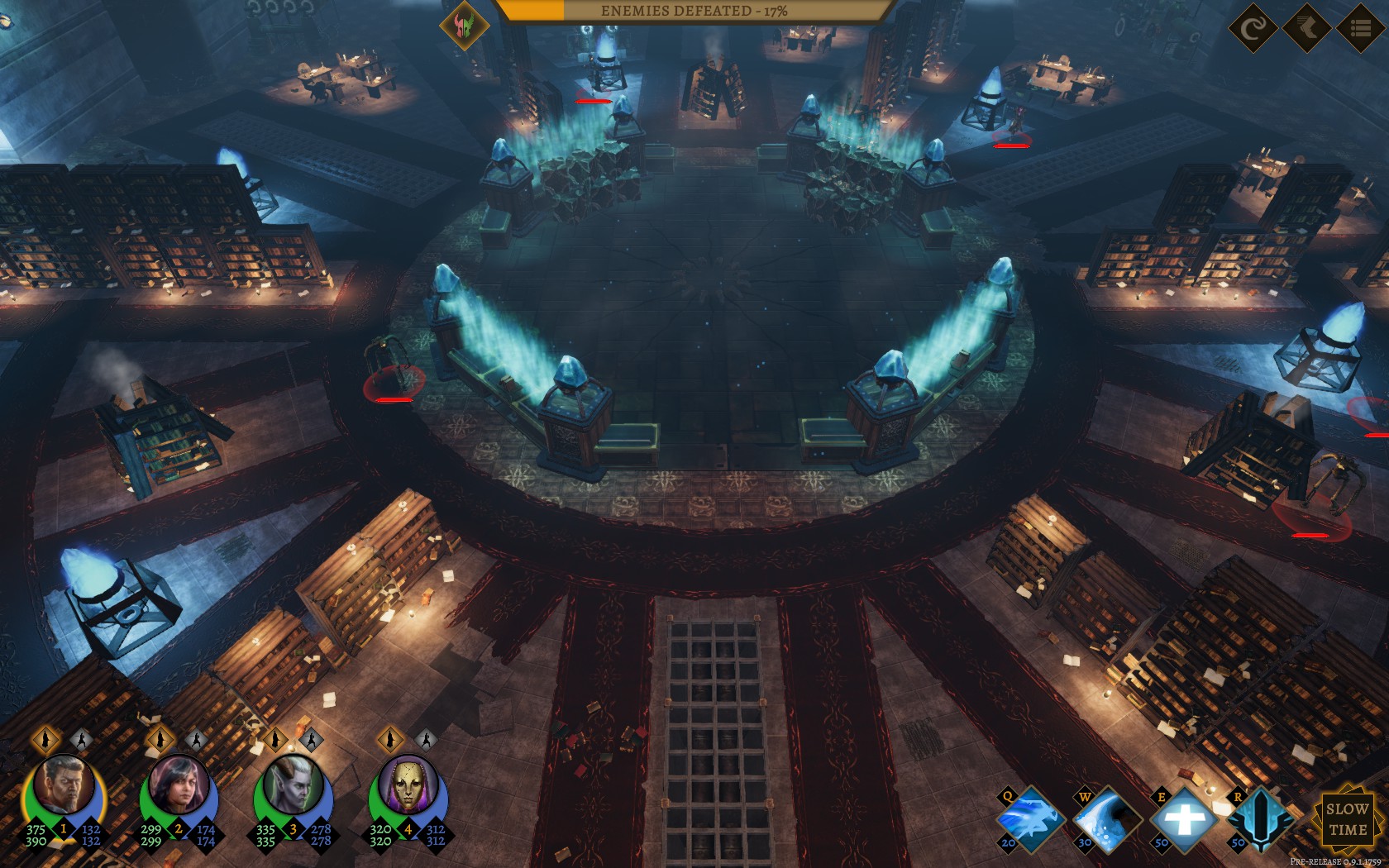This screenshot has height=868, width=1389.
Task: Set hero three to grey combat stance
Action: pos(310,738)
